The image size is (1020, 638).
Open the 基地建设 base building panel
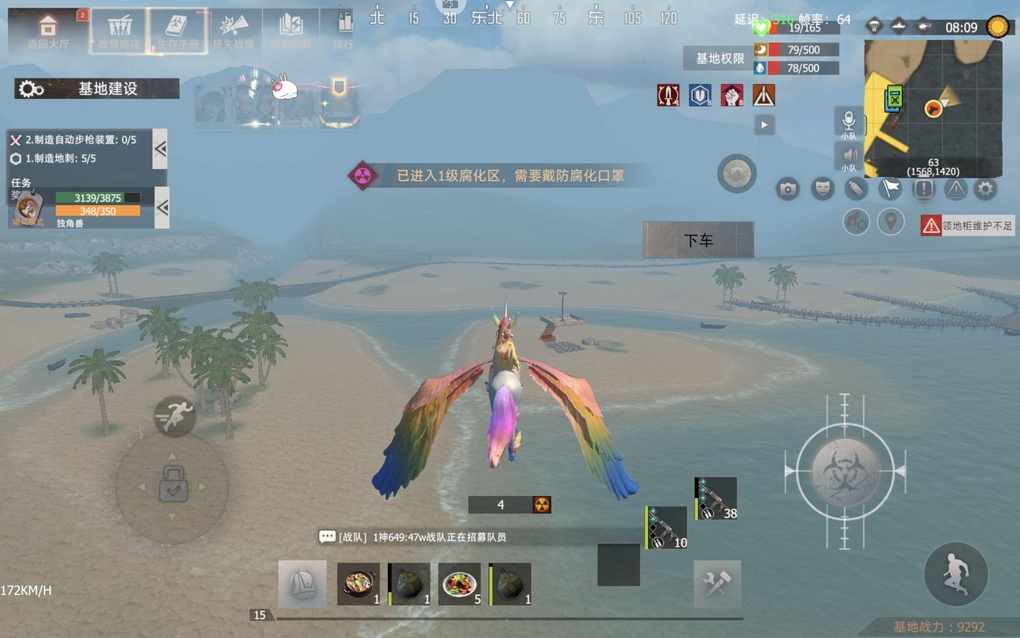tap(97, 89)
